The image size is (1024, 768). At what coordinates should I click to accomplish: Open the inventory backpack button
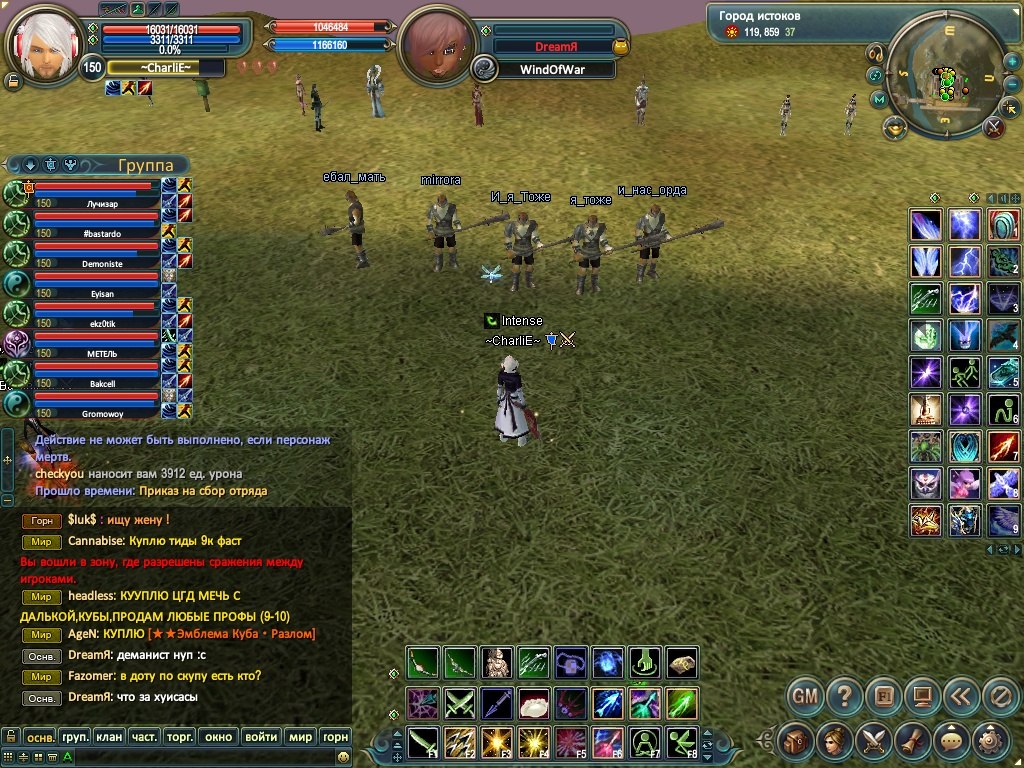796,741
